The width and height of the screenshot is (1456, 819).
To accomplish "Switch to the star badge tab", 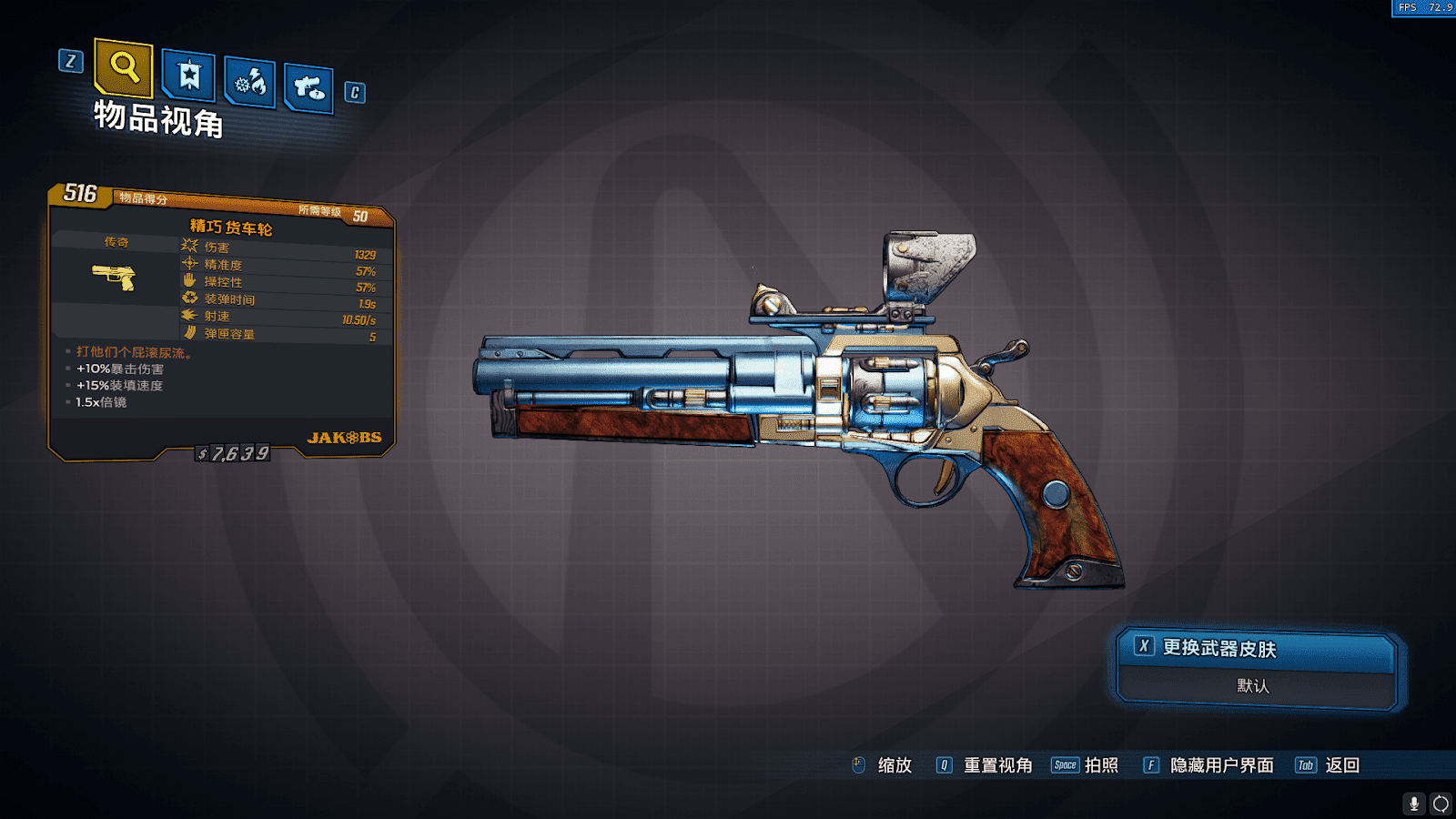I will pos(189,75).
